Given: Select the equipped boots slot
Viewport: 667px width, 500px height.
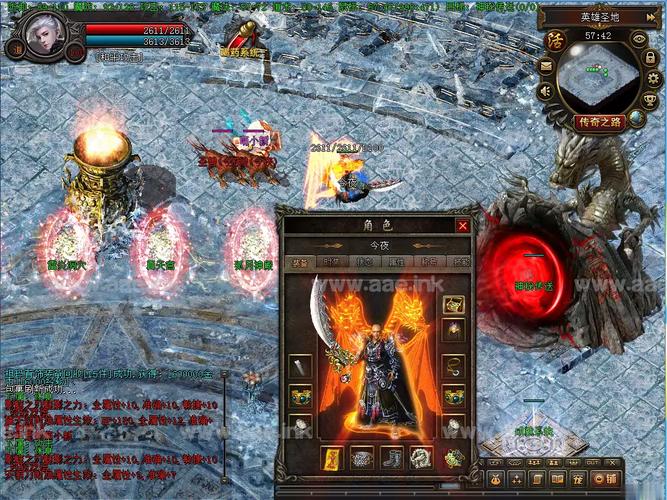Looking at the screenshot, I should (393, 459).
